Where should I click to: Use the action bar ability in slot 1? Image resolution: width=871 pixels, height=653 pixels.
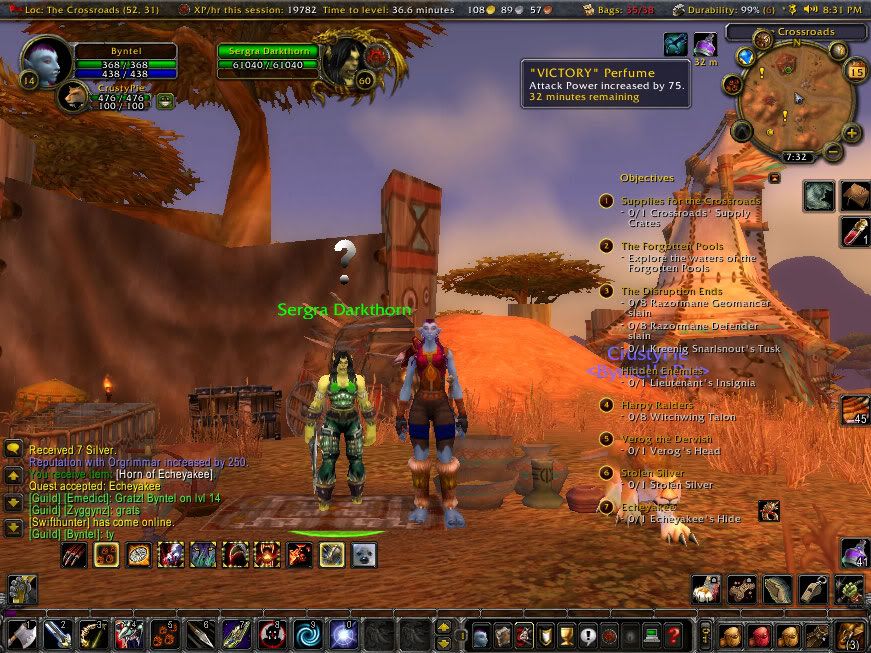tap(24, 634)
